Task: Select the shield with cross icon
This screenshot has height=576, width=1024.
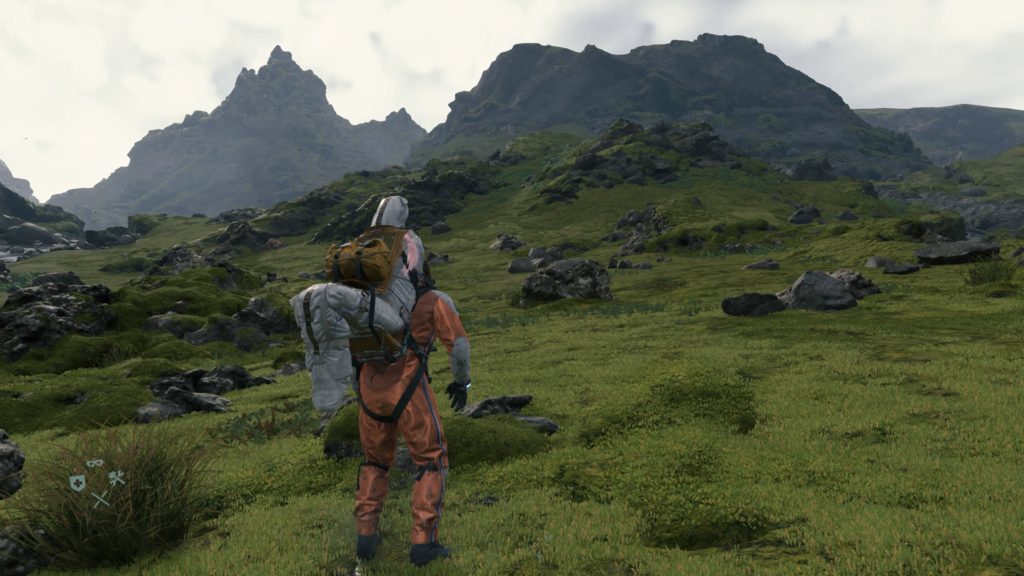Action: (x=77, y=483)
